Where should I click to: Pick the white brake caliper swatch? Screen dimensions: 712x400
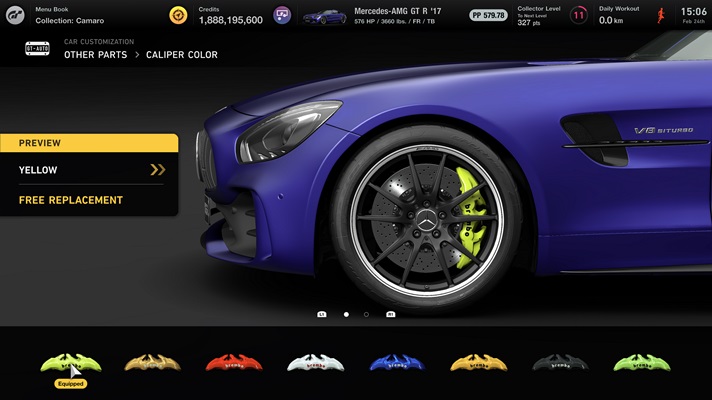click(x=315, y=363)
